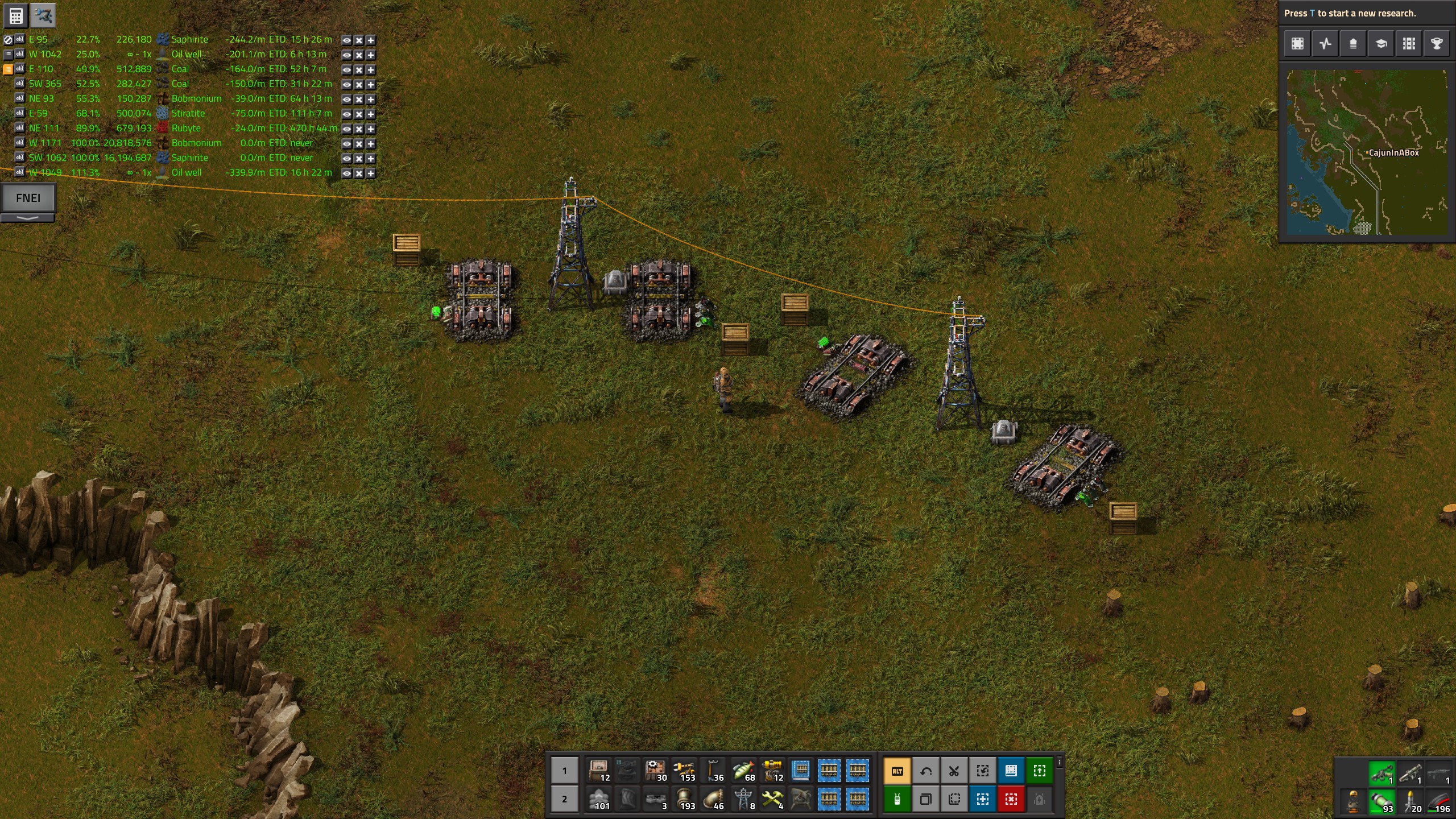Open the technology research screen
The height and width of the screenshot is (819, 1456).
click(x=1381, y=44)
